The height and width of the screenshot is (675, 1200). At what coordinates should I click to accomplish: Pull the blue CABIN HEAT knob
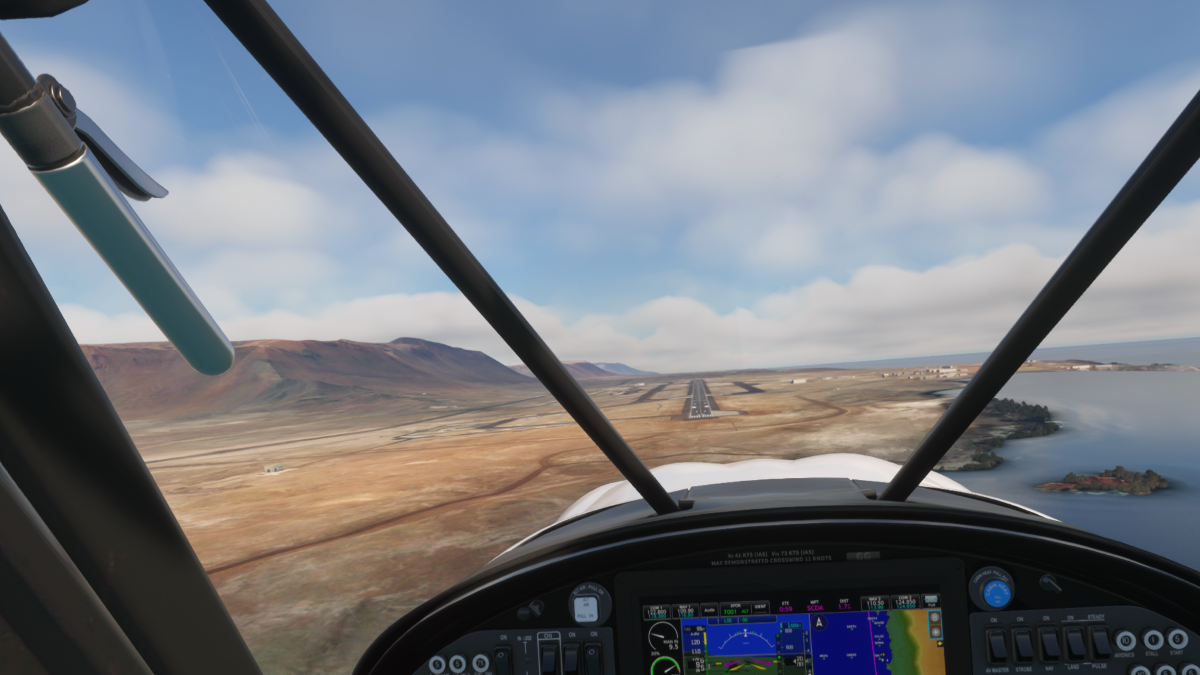click(995, 592)
